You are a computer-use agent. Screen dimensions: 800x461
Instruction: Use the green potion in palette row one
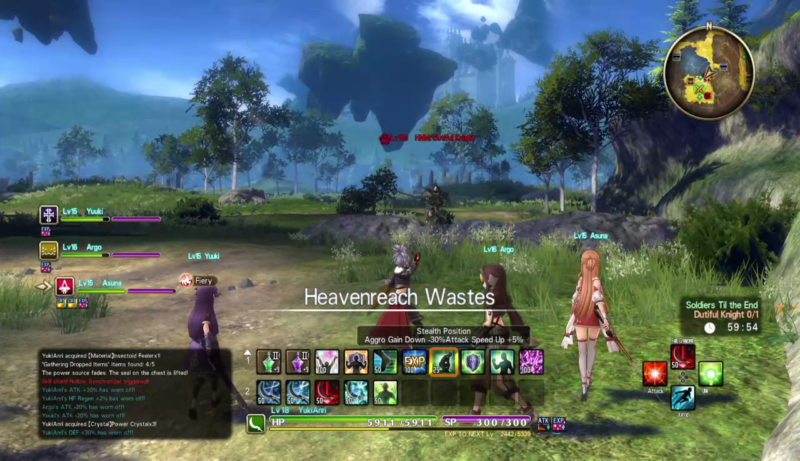(270, 361)
